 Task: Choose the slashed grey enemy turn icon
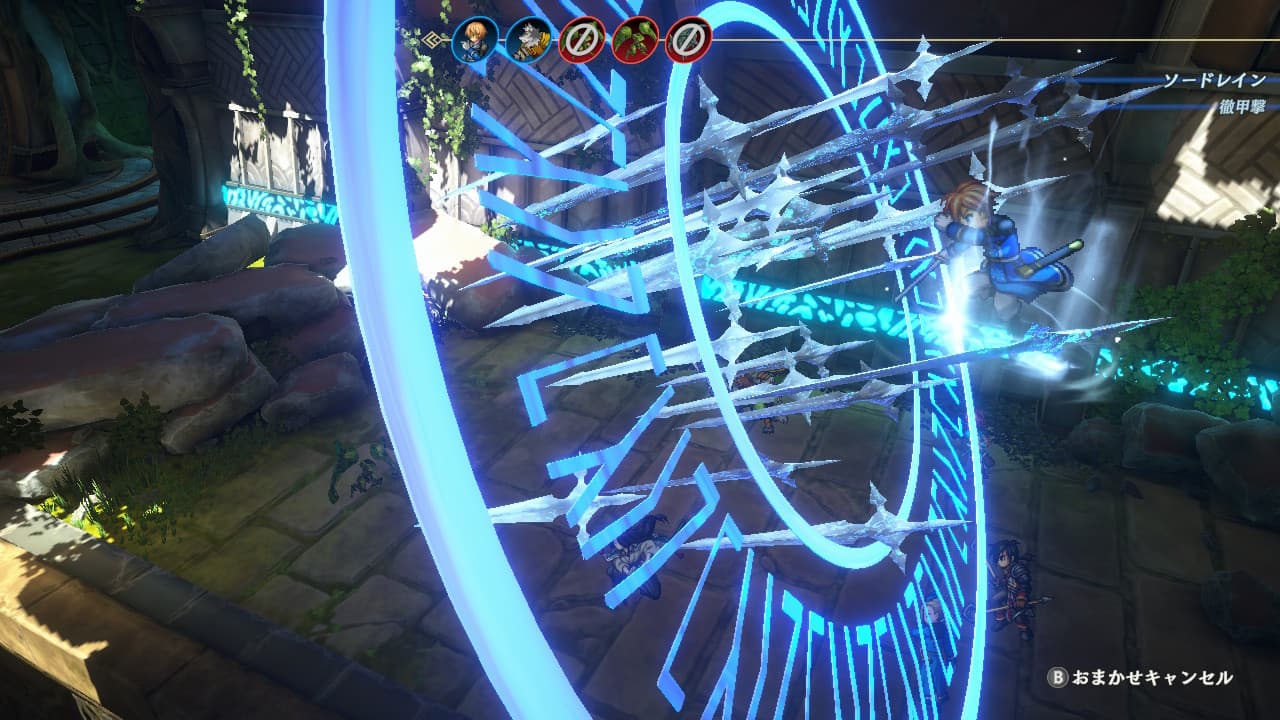coord(688,41)
